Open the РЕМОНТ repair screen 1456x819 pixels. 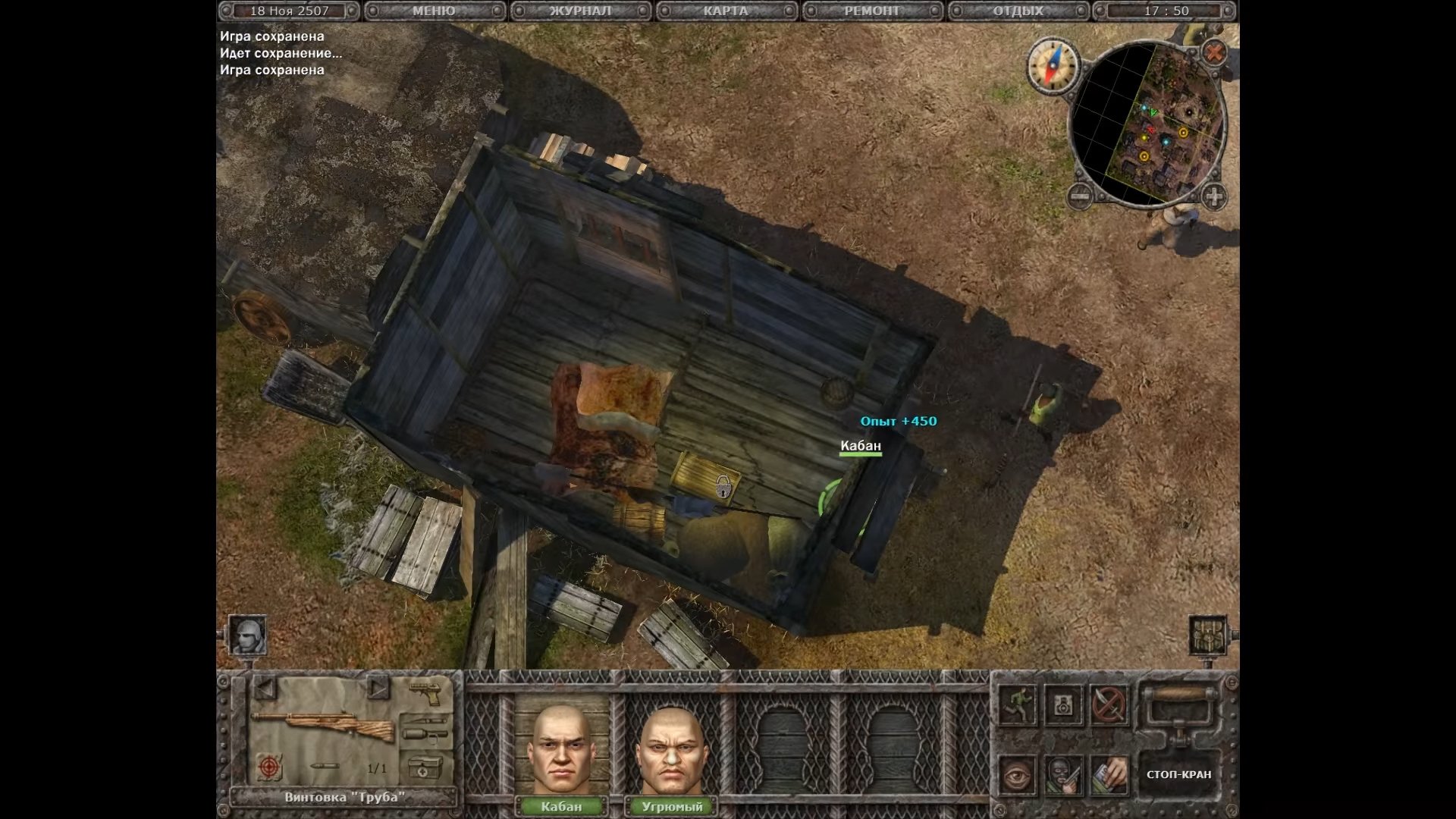pos(872,11)
